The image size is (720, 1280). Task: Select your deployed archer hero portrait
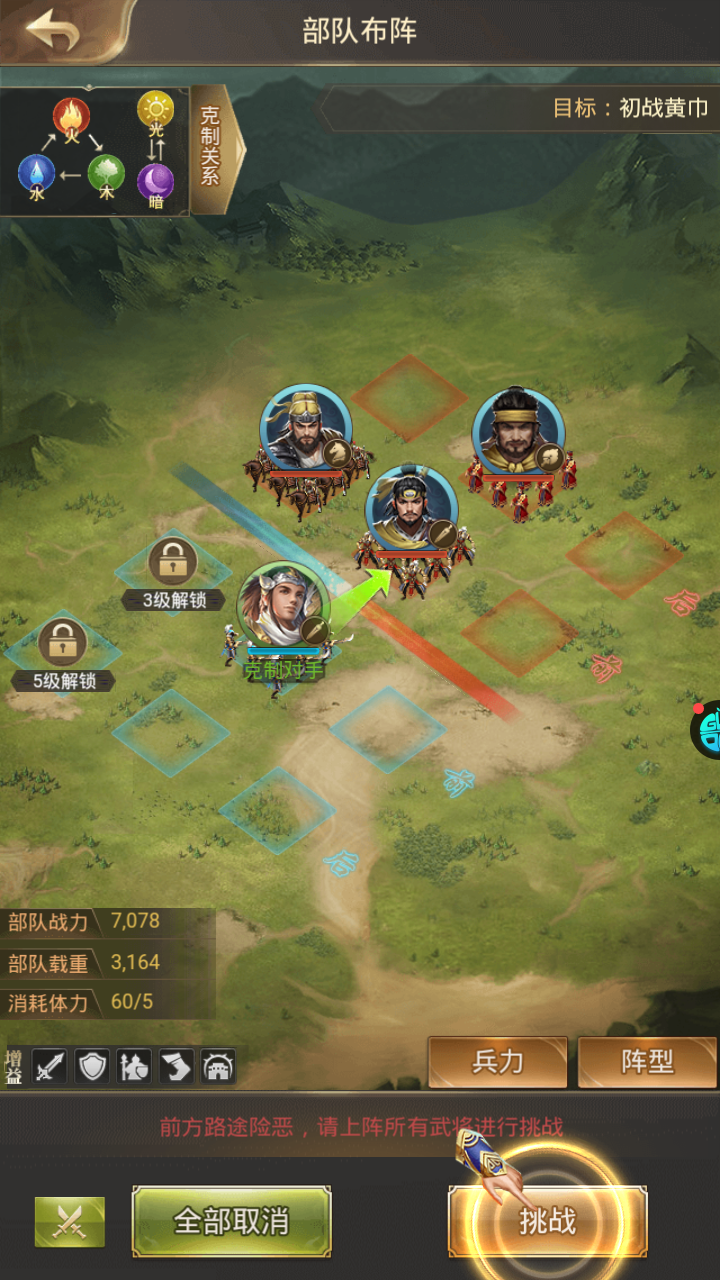point(284,606)
